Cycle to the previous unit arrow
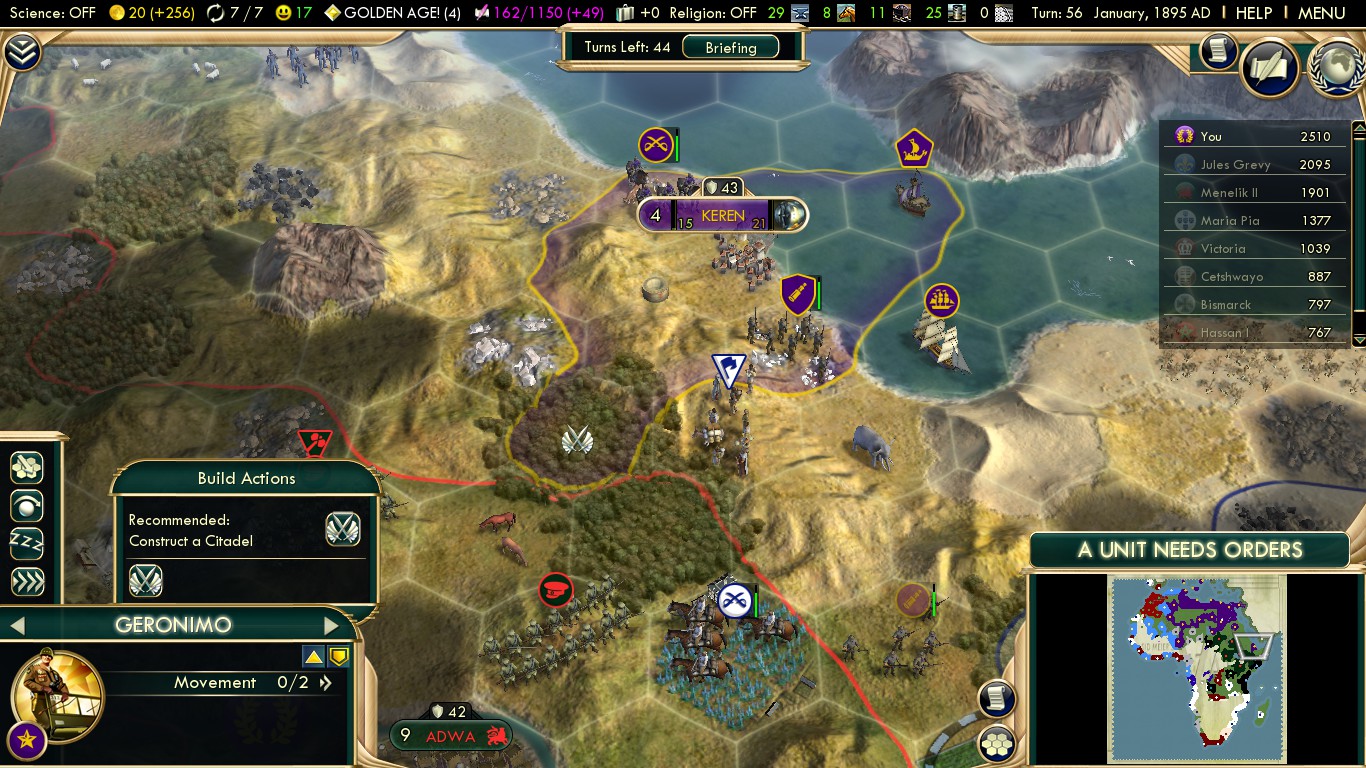Screen dimensions: 1366x768 pyautogui.click(x=16, y=626)
